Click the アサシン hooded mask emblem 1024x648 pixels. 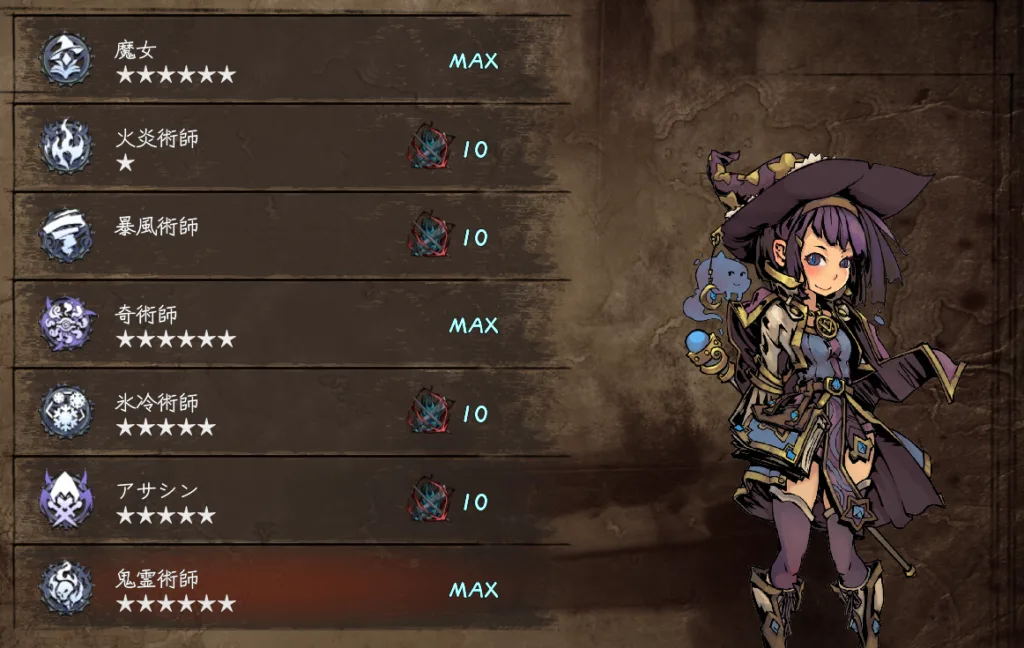tap(66, 500)
